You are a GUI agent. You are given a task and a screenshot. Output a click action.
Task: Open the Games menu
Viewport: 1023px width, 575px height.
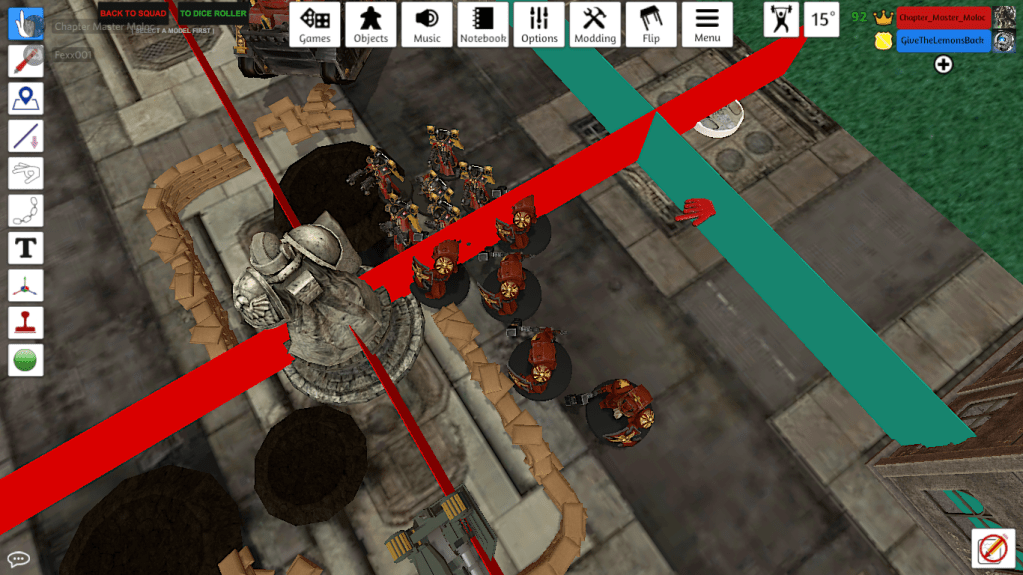(315, 25)
